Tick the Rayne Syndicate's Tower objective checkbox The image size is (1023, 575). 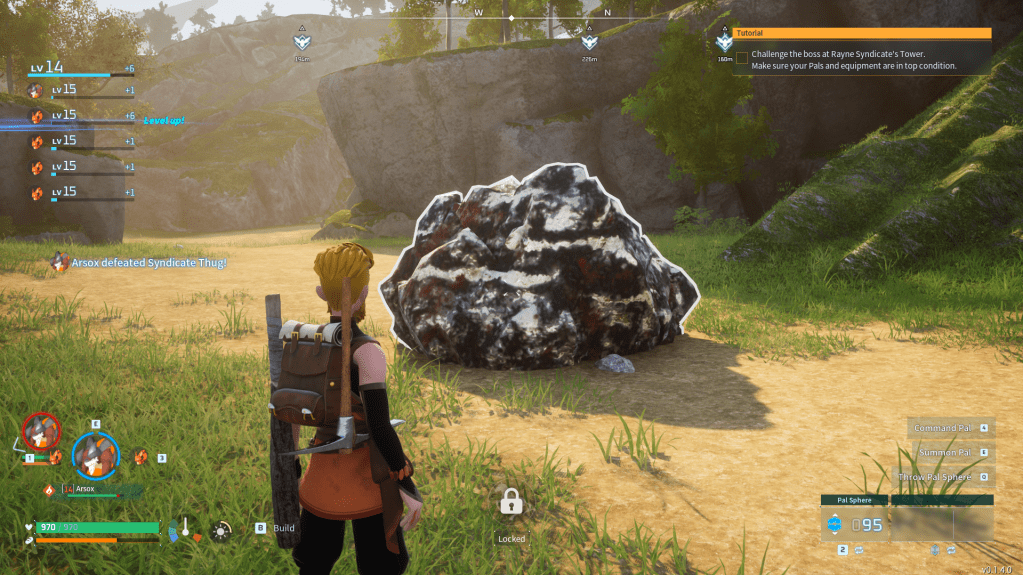click(742, 58)
